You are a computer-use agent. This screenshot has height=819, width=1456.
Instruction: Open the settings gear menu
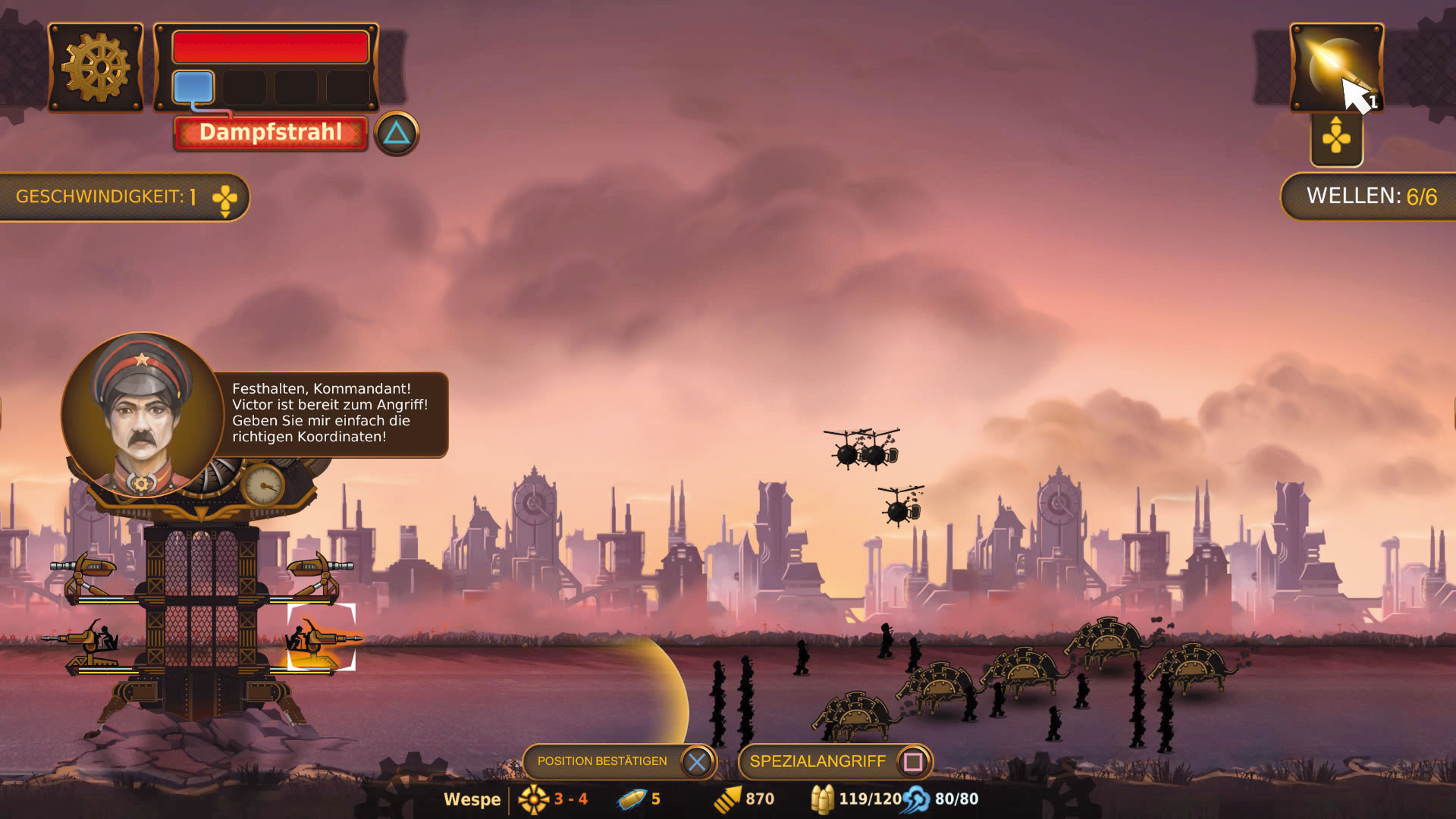pyautogui.click(x=95, y=67)
